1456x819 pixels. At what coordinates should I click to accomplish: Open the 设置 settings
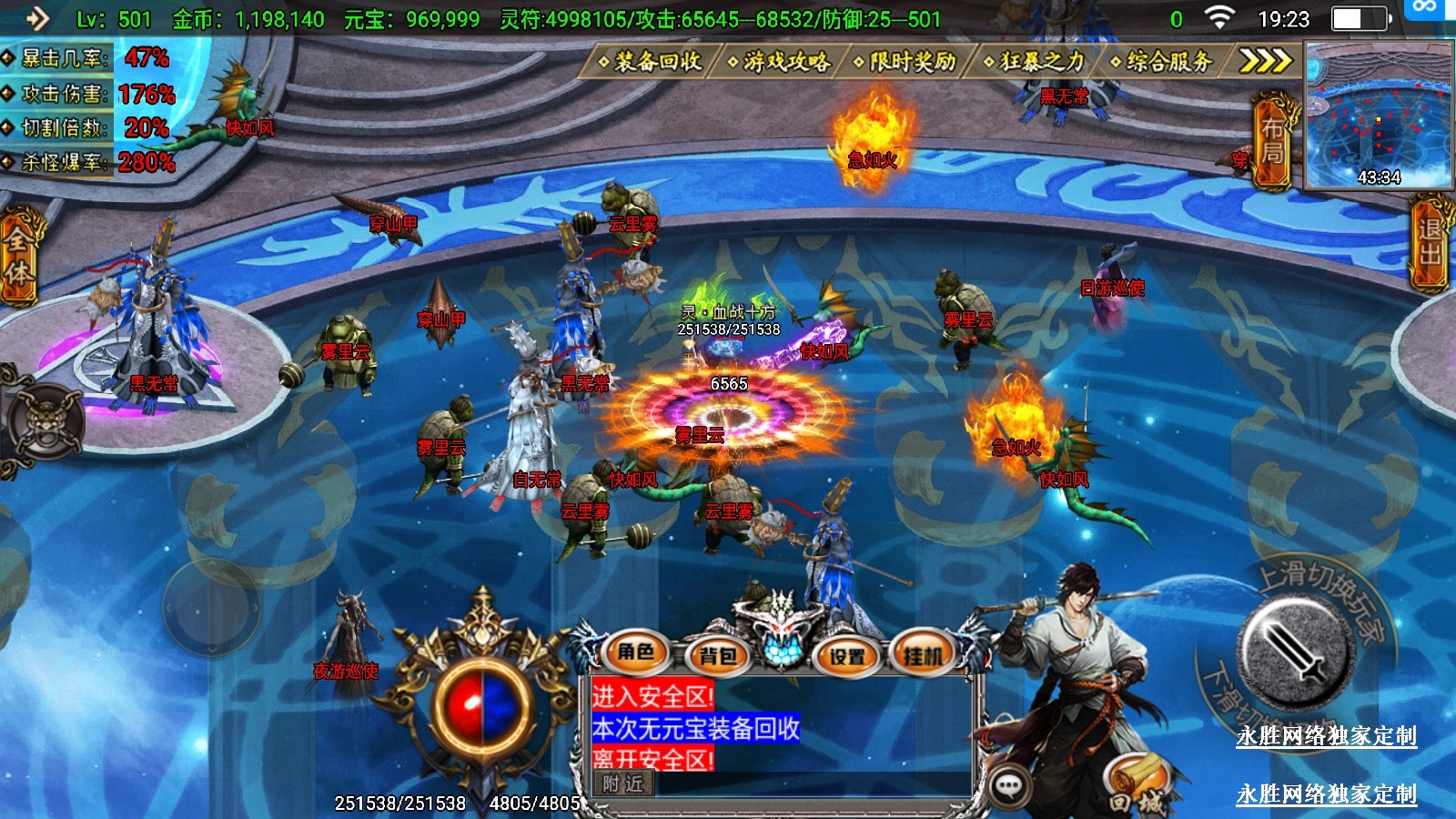tap(846, 654)
